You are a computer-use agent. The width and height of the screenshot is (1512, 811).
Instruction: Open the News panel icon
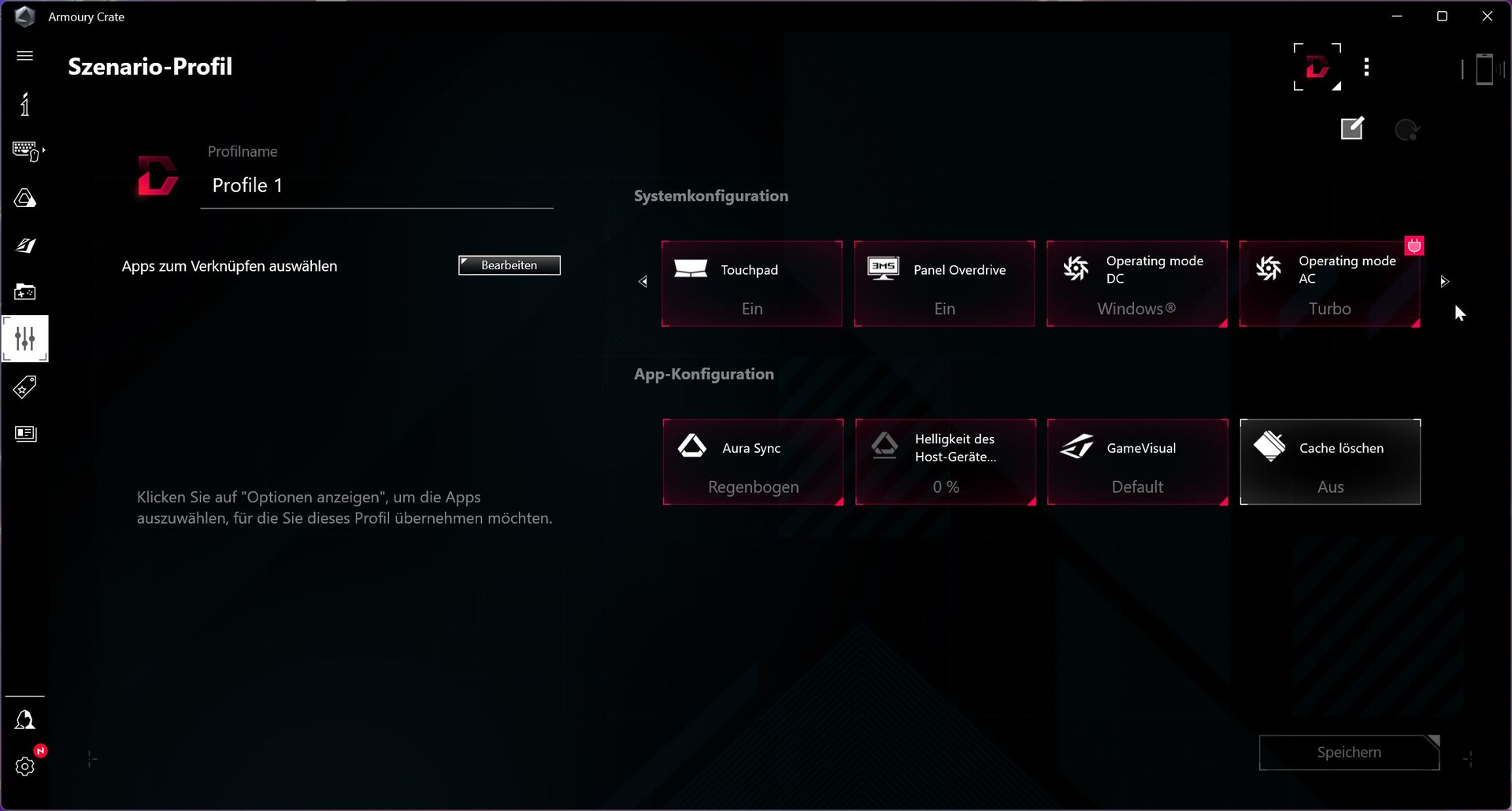[x=26, y=433]
